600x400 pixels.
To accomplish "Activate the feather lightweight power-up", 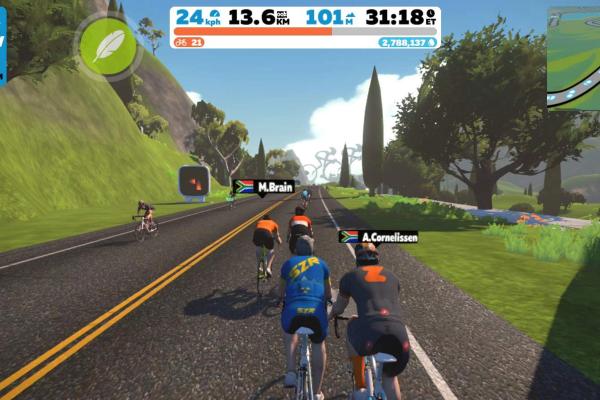I will tap(107, 46).
